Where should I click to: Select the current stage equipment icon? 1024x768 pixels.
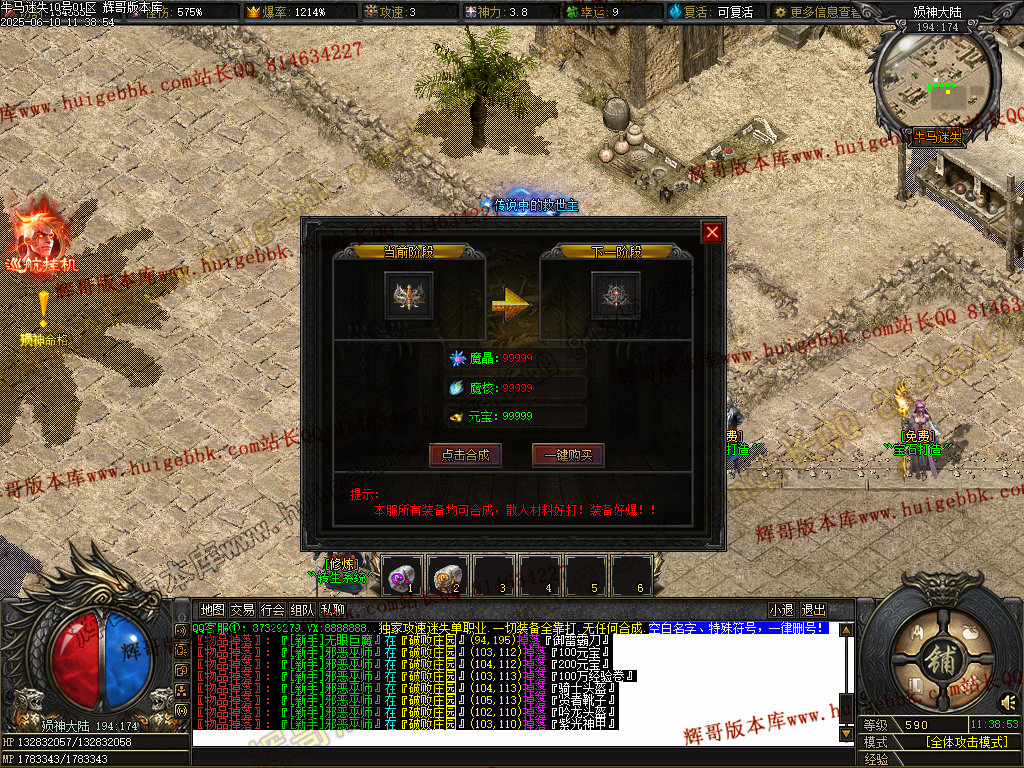(x=409, y=295)
